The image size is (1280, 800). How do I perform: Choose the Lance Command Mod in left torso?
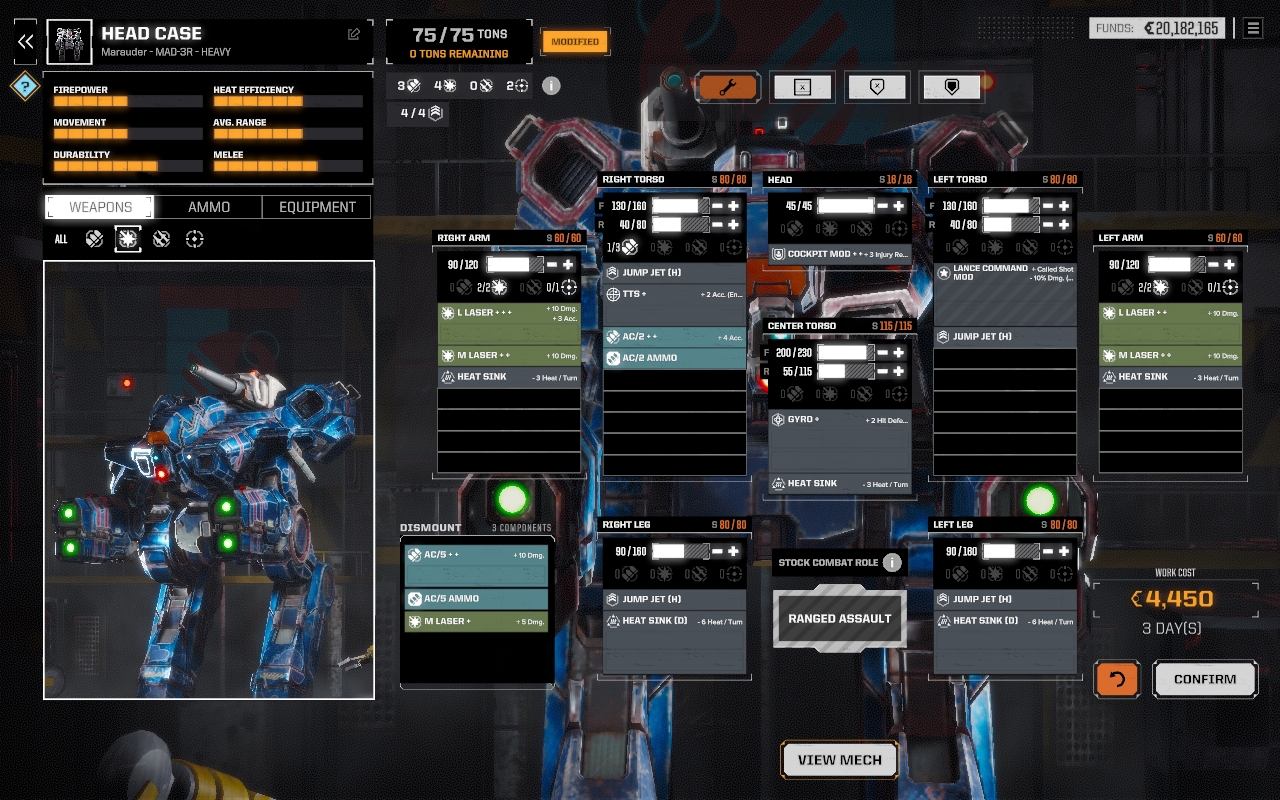click(1005, 272)
